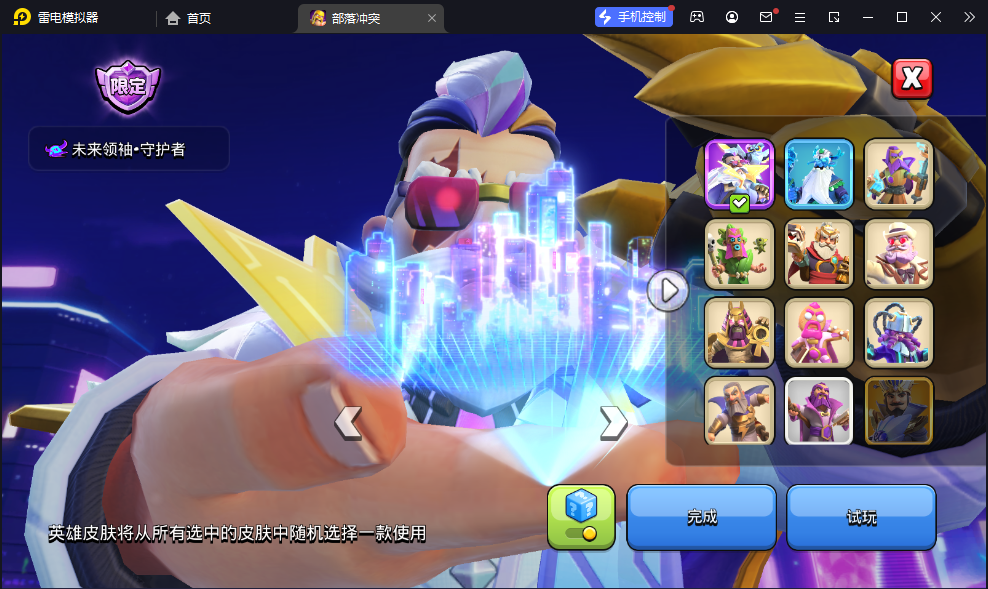Image resolution: width=988 pixels, height=589 pixels.
Task: Show the next skin with right arrow
Action: point(613,423)
